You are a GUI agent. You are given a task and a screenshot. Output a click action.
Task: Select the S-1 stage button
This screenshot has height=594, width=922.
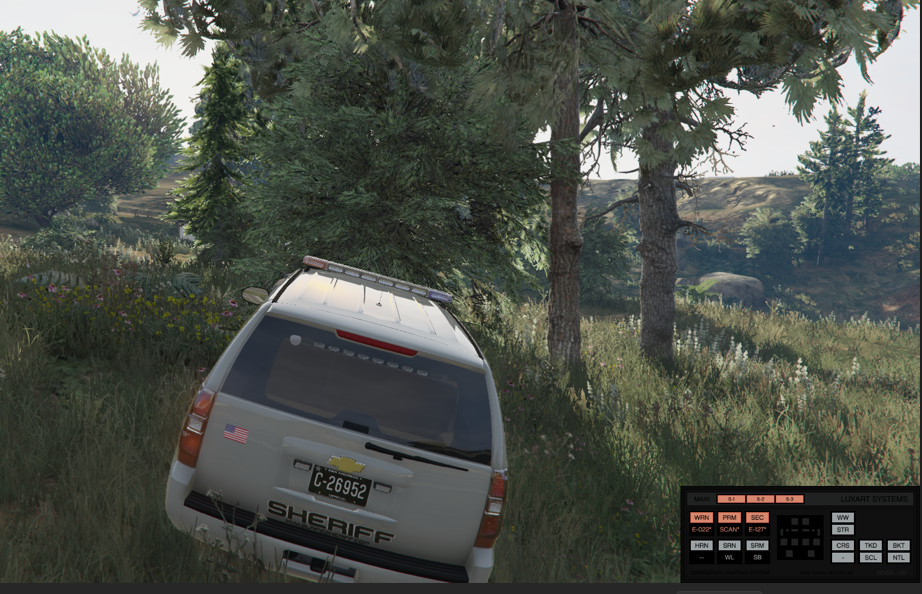[x=732, y=499]
